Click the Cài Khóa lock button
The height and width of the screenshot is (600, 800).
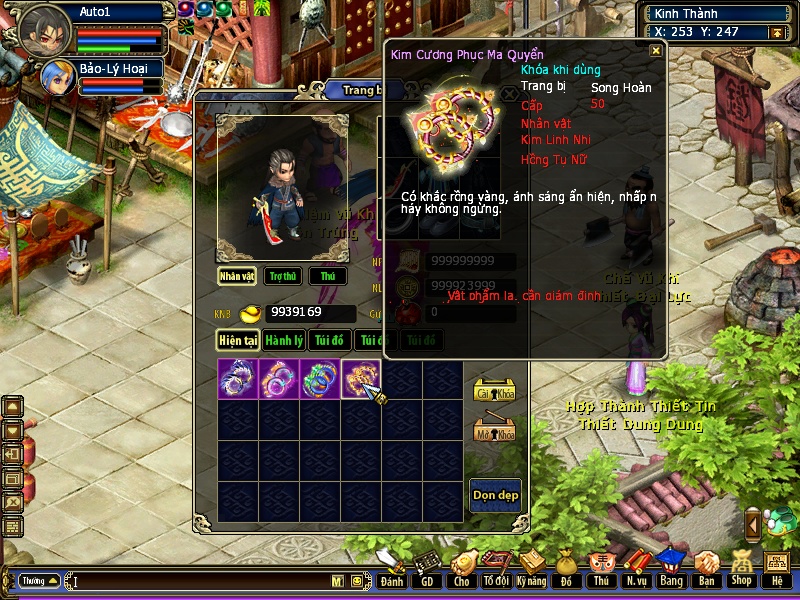(x=493, y=390)
